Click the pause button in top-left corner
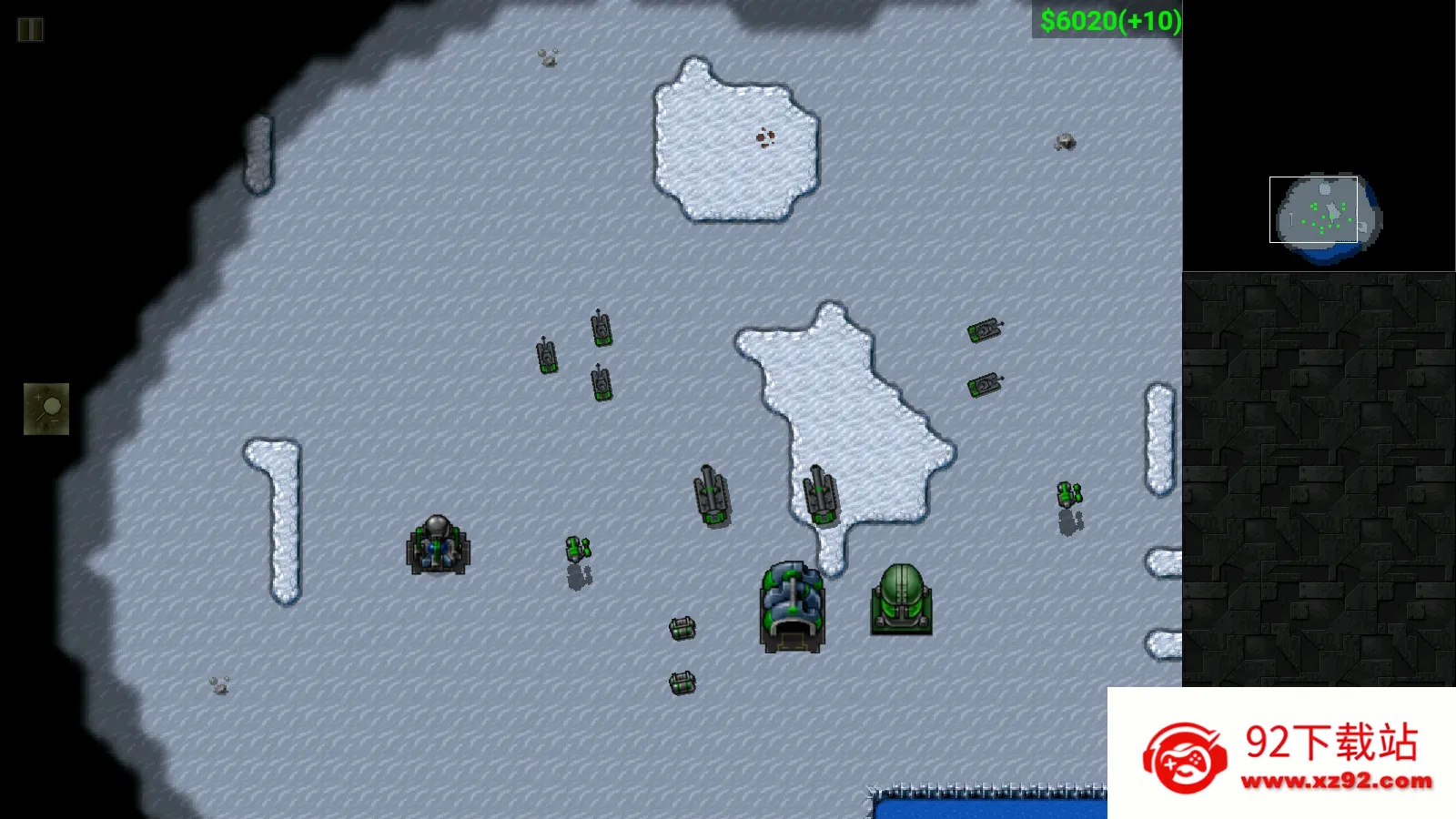This screenshot has height=819, width=1456. [30, 28]
